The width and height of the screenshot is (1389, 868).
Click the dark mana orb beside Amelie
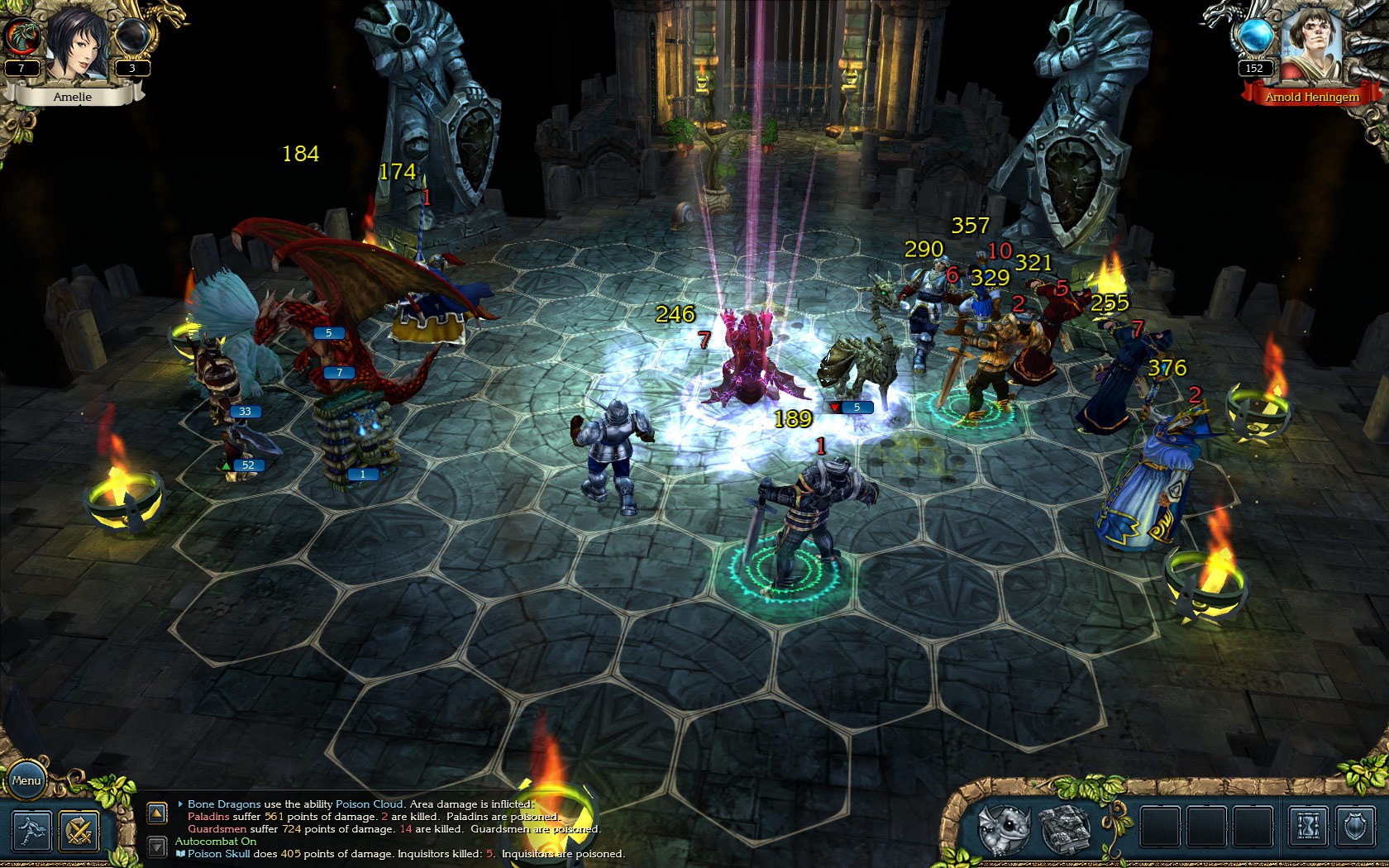coord(131,36)
